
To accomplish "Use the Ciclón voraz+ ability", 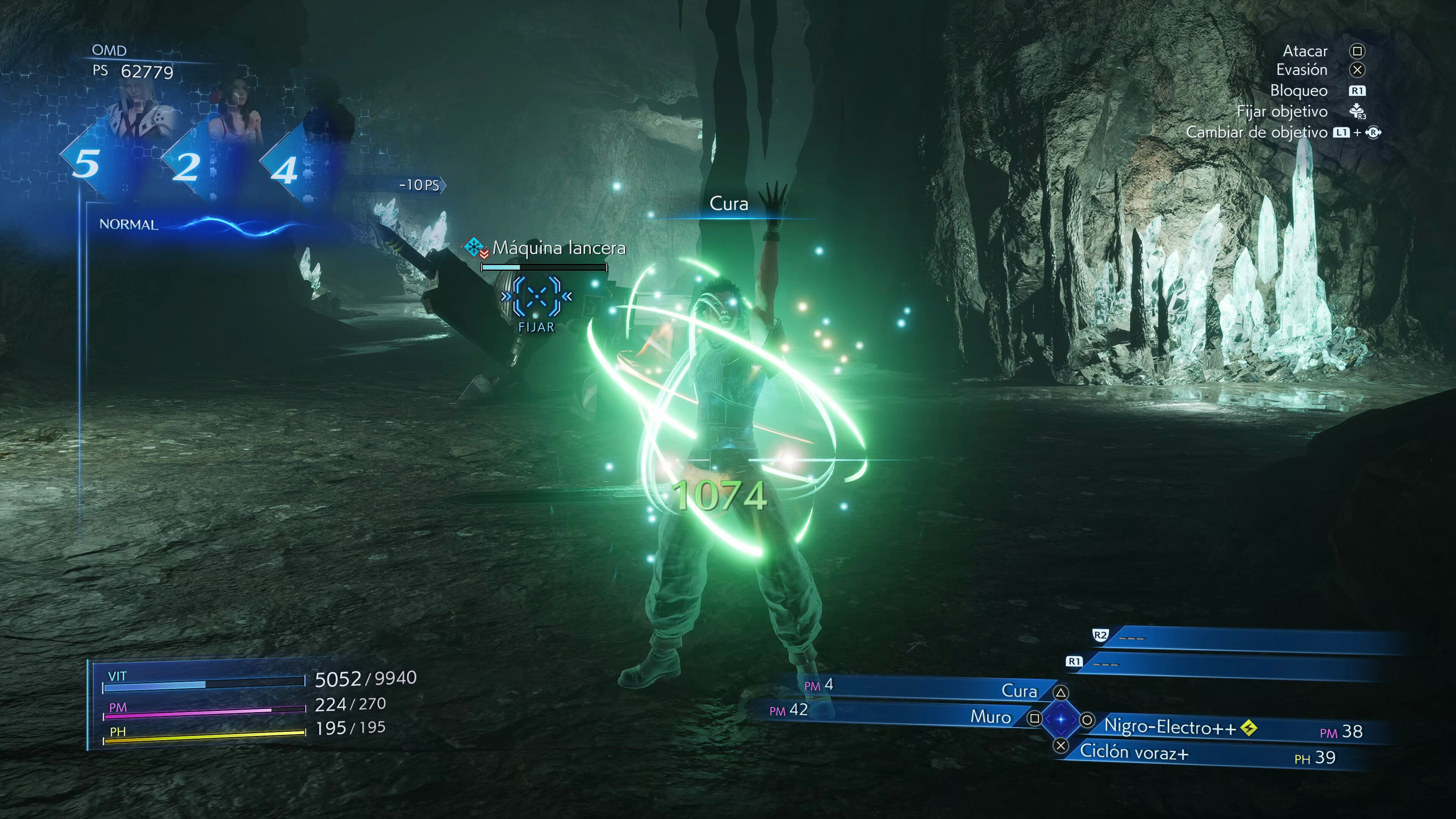I will pos(1134,752).
